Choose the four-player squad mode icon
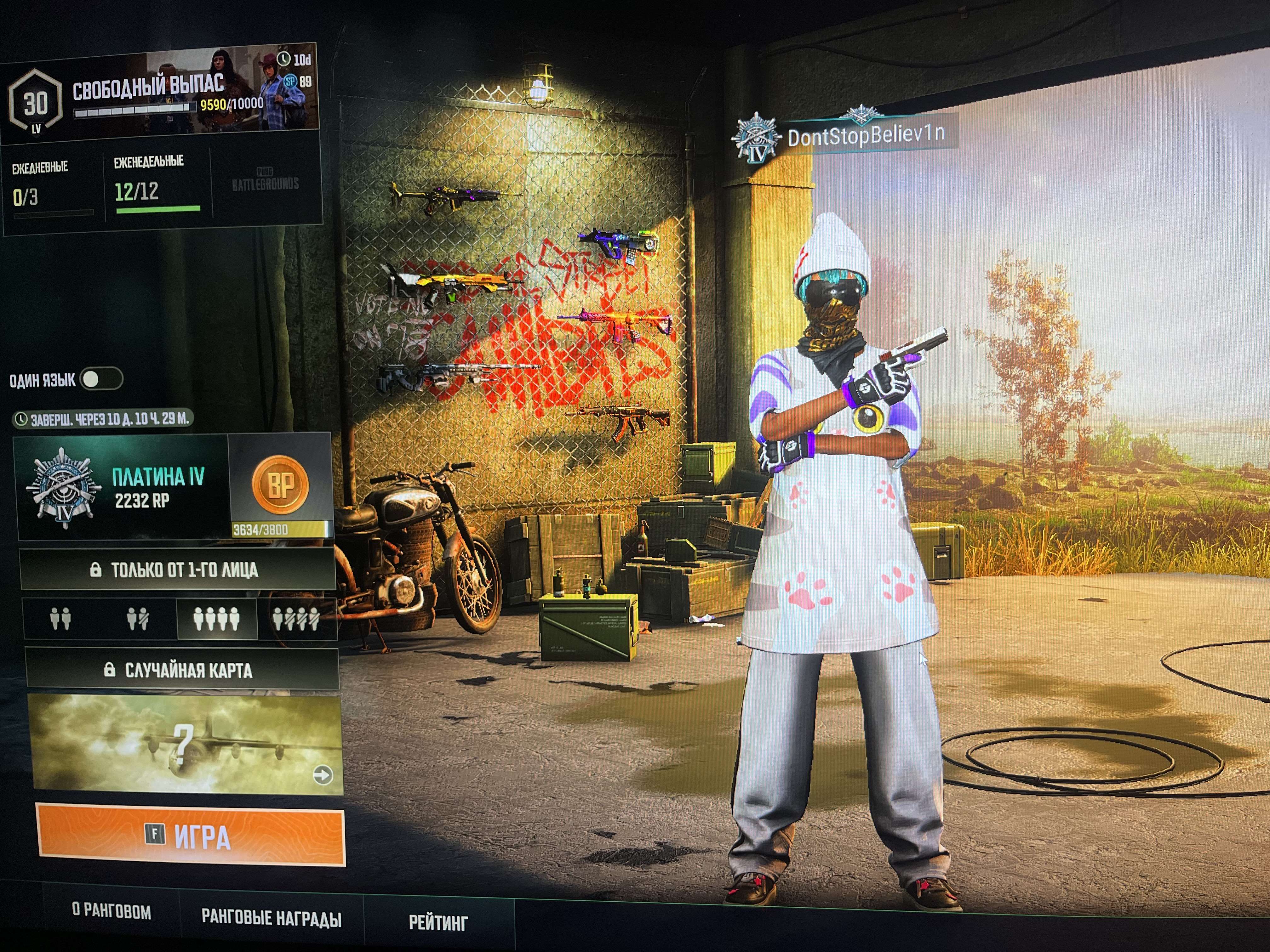This screenshot has height=952, width=1270. click(216, 619)
